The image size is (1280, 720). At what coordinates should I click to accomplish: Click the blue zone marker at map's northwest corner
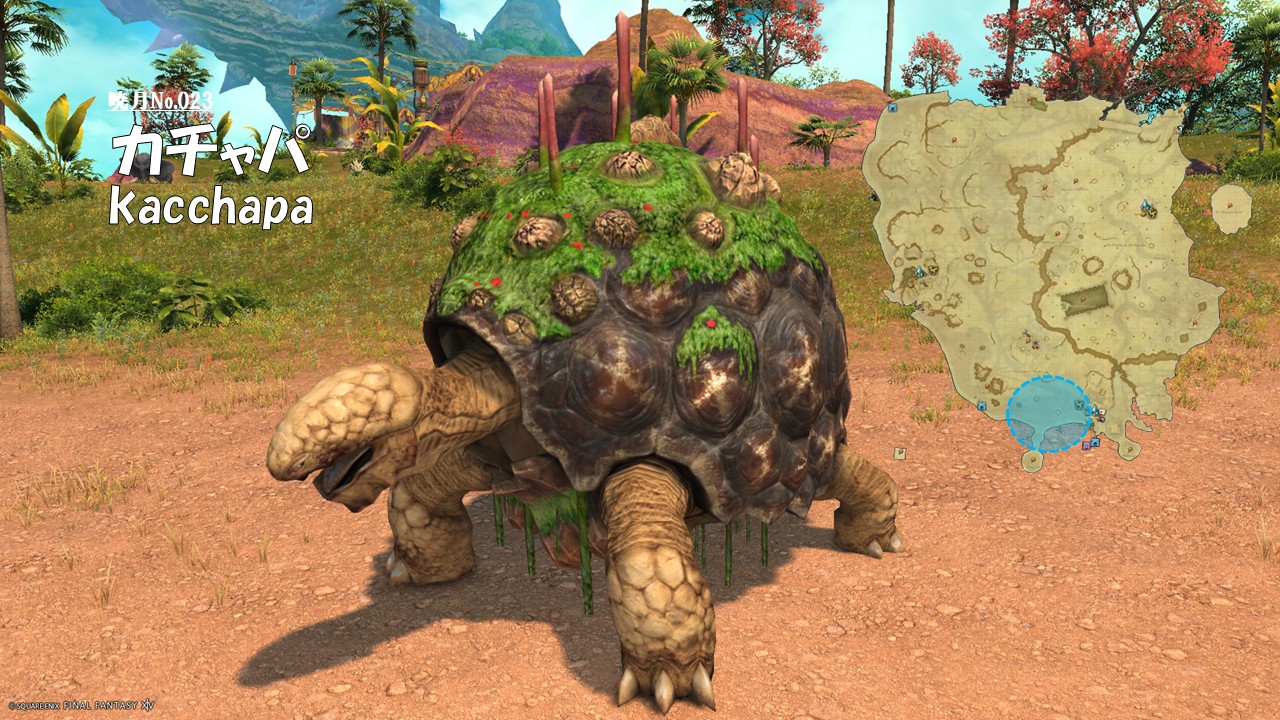tap(891, 107)
